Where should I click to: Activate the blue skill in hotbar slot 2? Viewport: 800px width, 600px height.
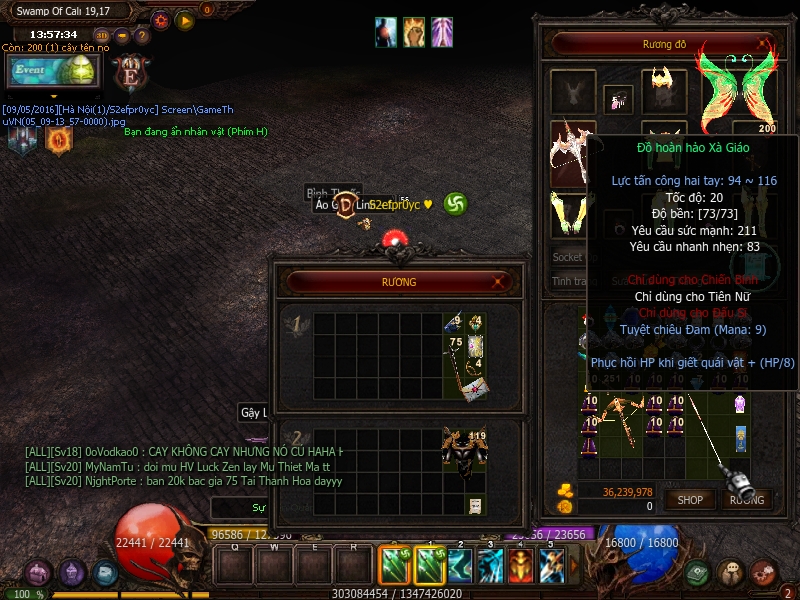pos(461,566)
